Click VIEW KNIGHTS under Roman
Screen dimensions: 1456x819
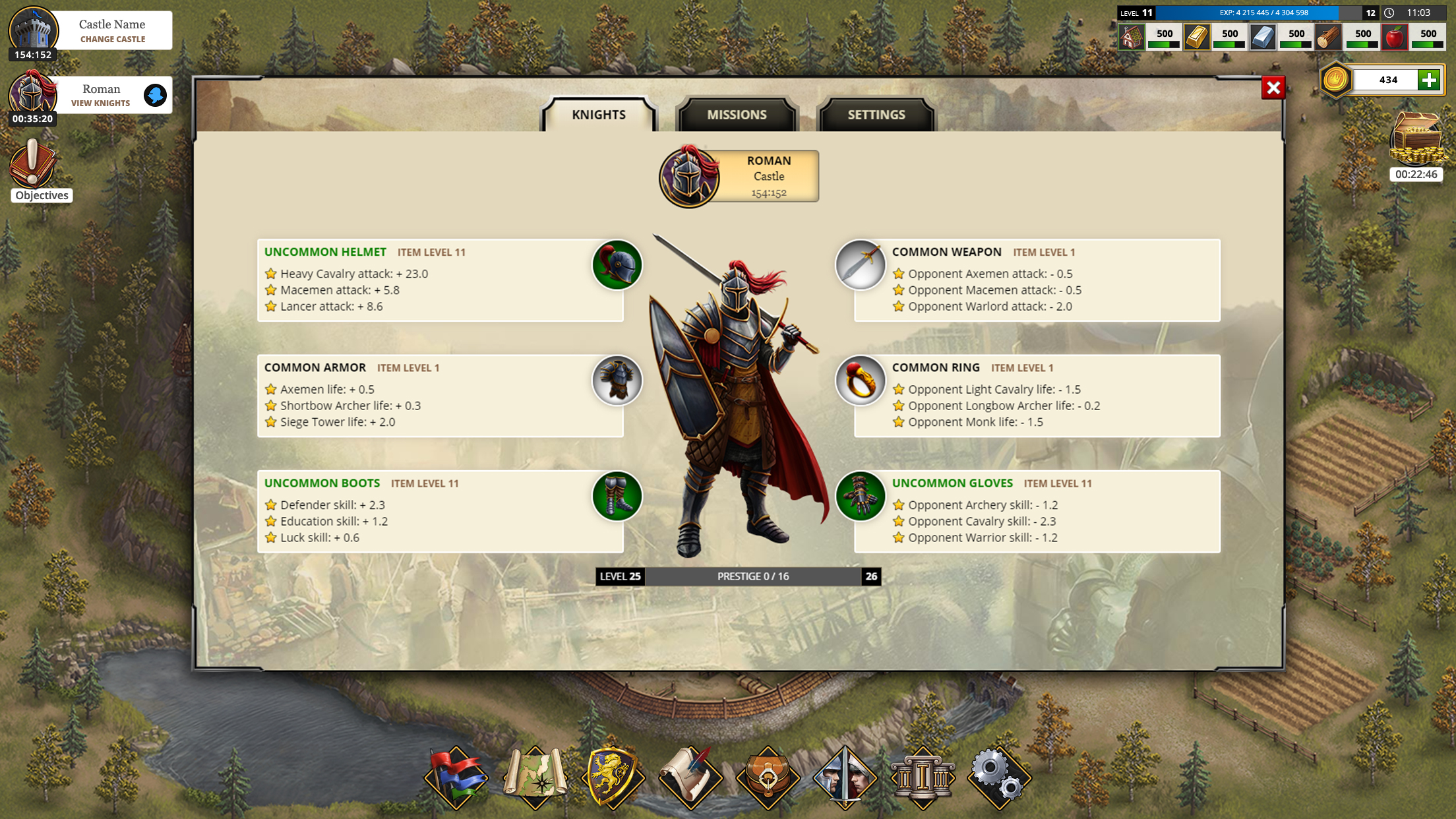(100, 103)
